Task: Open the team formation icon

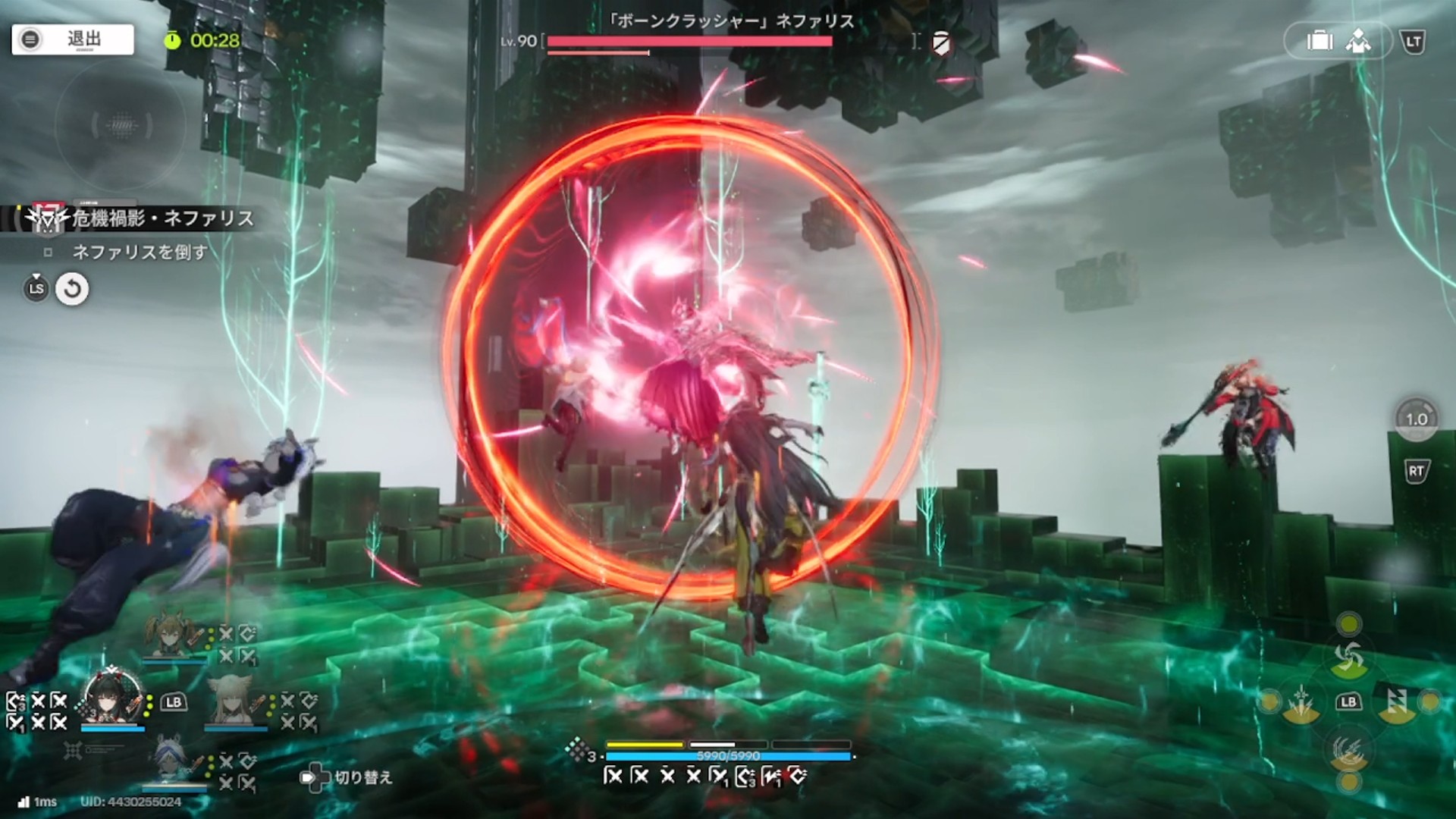Action: 1357,41
